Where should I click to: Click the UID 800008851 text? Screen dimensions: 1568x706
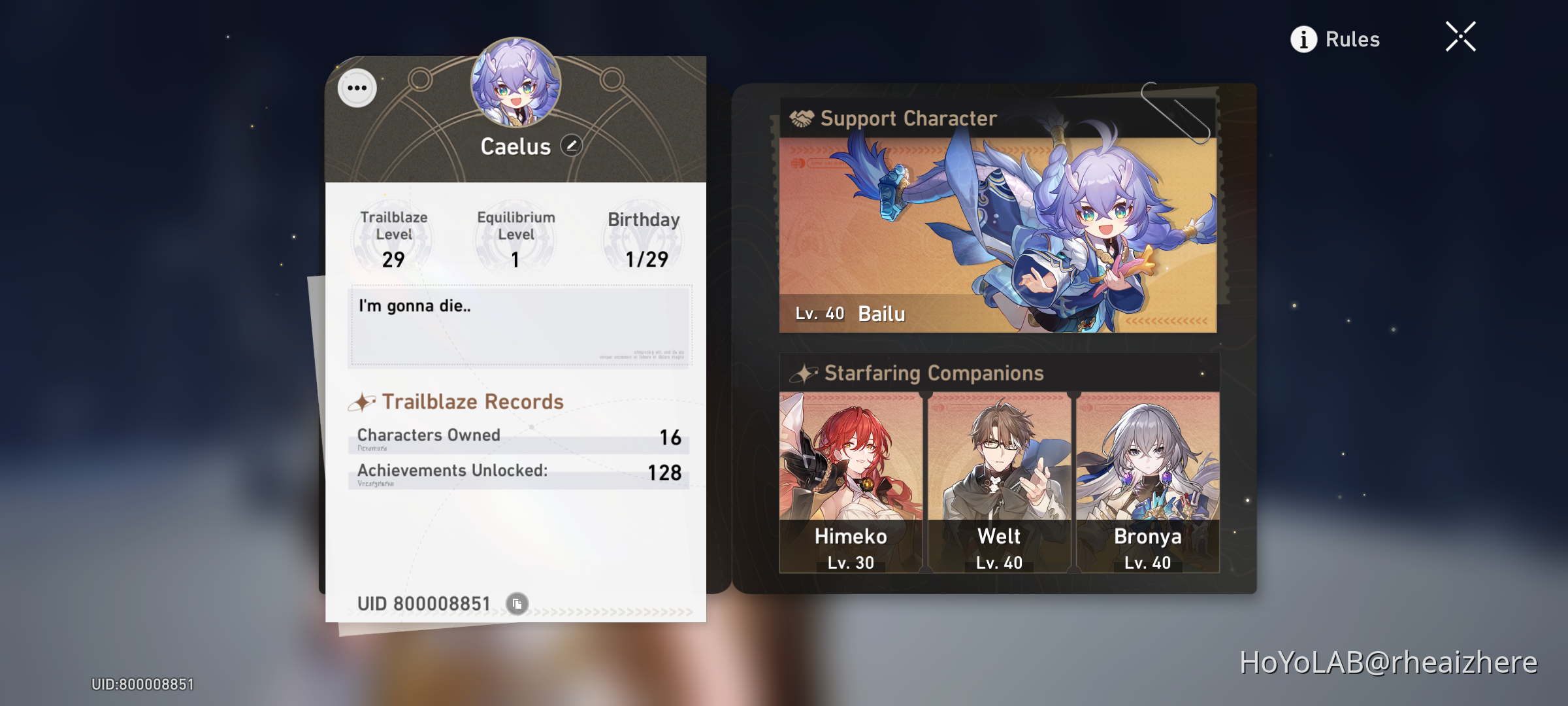(425, 603)
